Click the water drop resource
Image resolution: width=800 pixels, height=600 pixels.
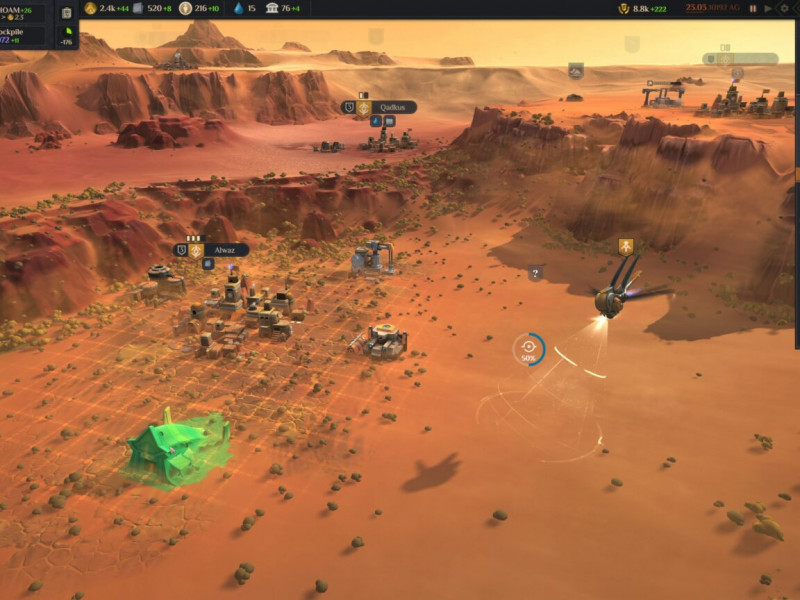238,8
